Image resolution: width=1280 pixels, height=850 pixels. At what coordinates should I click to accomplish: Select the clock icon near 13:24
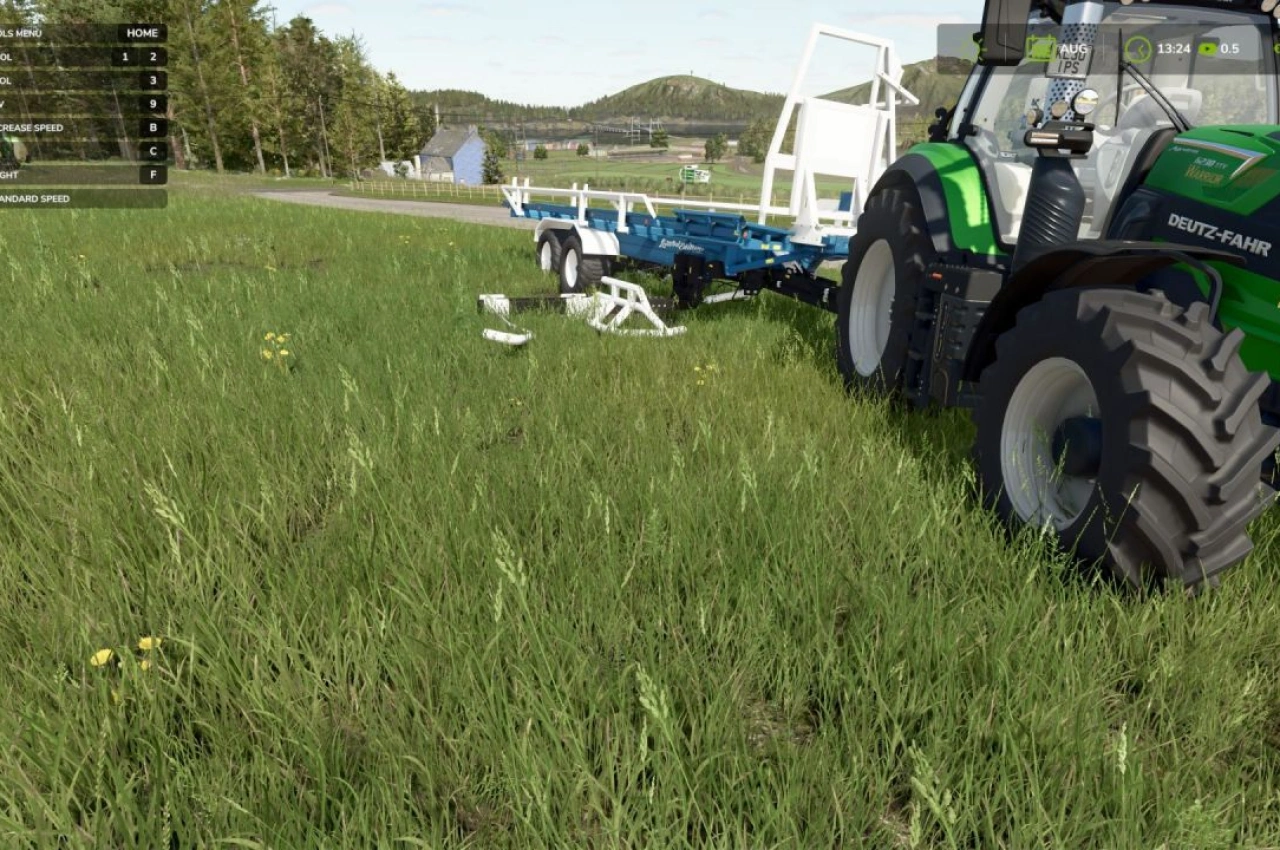click(1136, 47)
